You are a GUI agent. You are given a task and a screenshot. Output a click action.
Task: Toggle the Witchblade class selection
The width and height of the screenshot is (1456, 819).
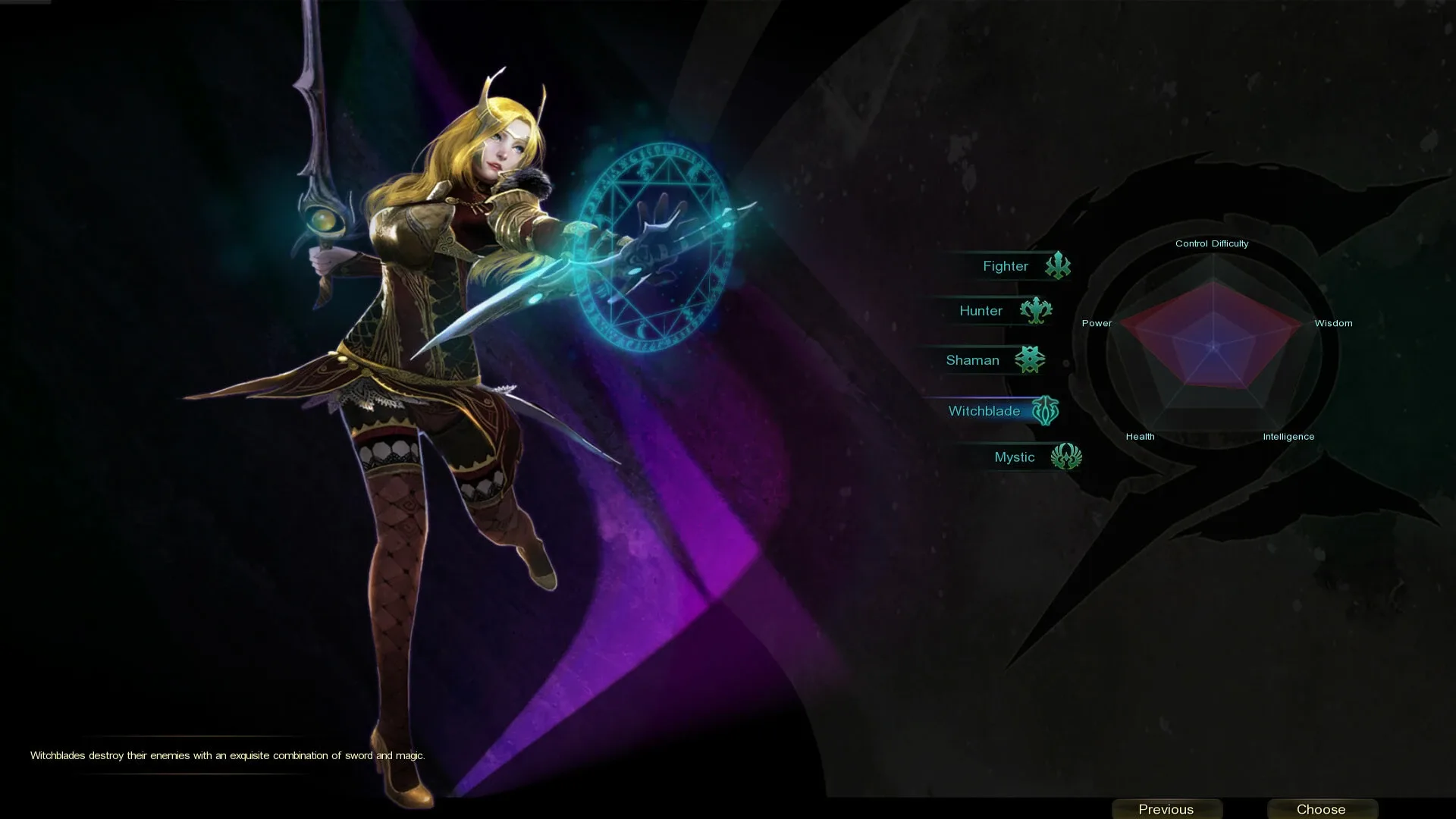tap(984, 410)
